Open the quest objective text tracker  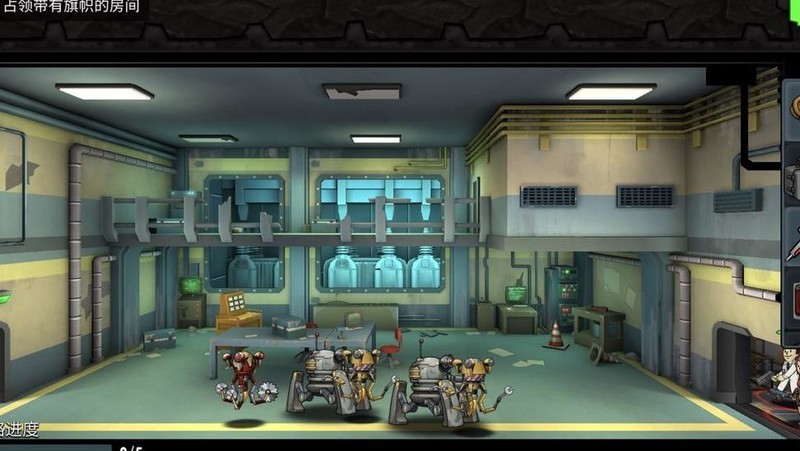72,7
